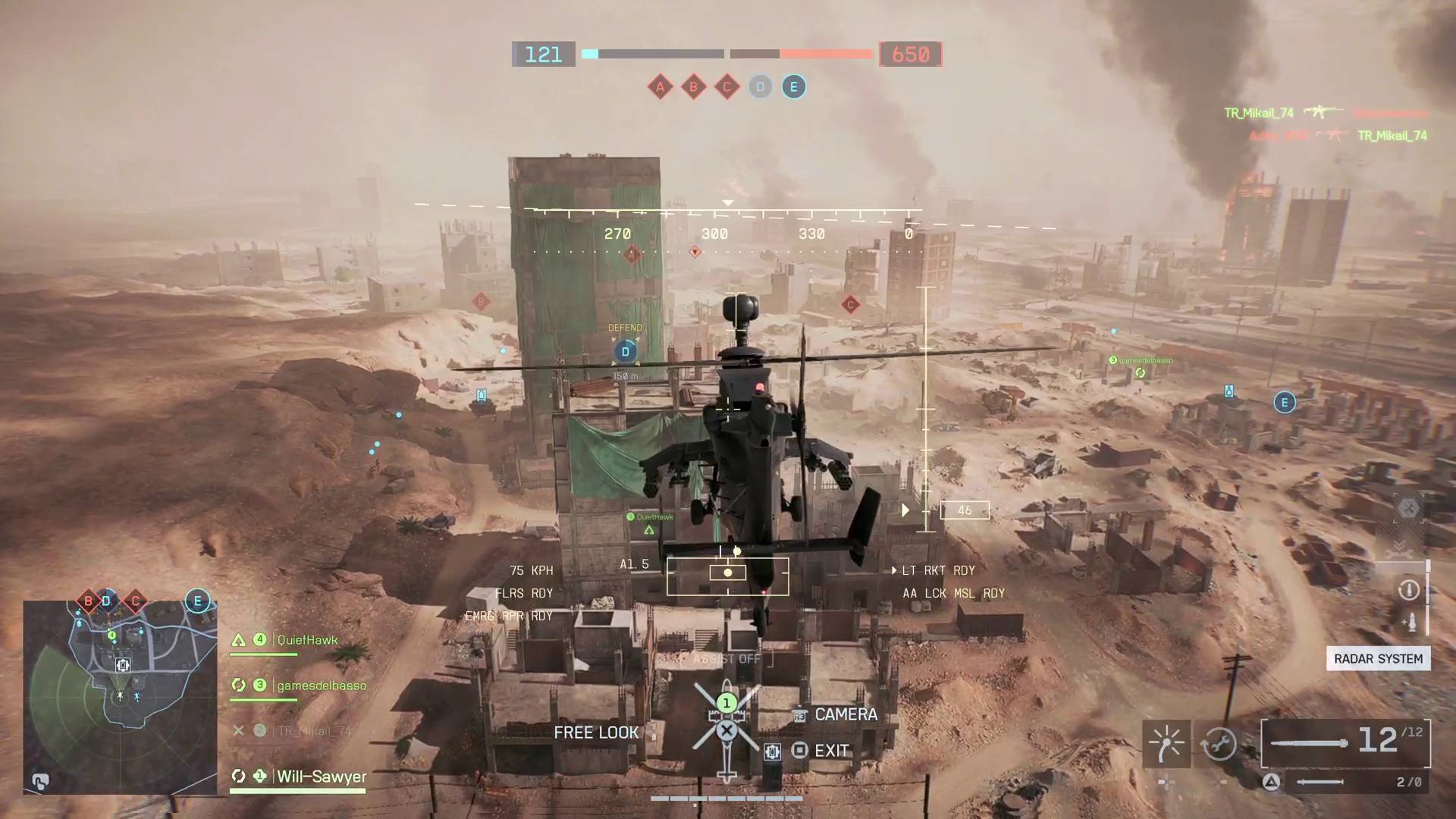This screenshot has height=819, width=1456.
Task: Click the DEFEND objective D marker
Action: 625,351
